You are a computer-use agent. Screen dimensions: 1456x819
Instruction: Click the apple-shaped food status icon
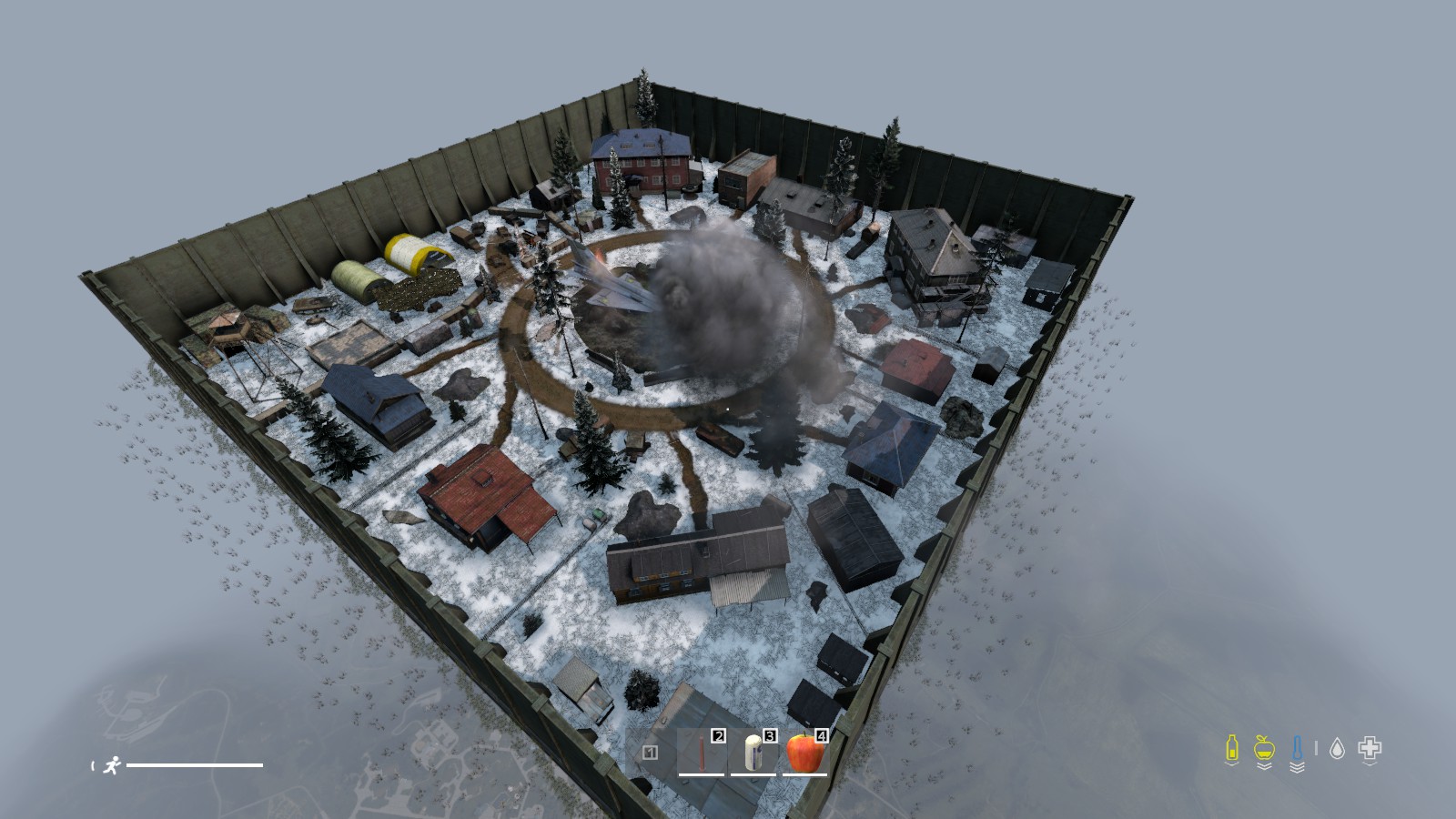click(1264, 747)
